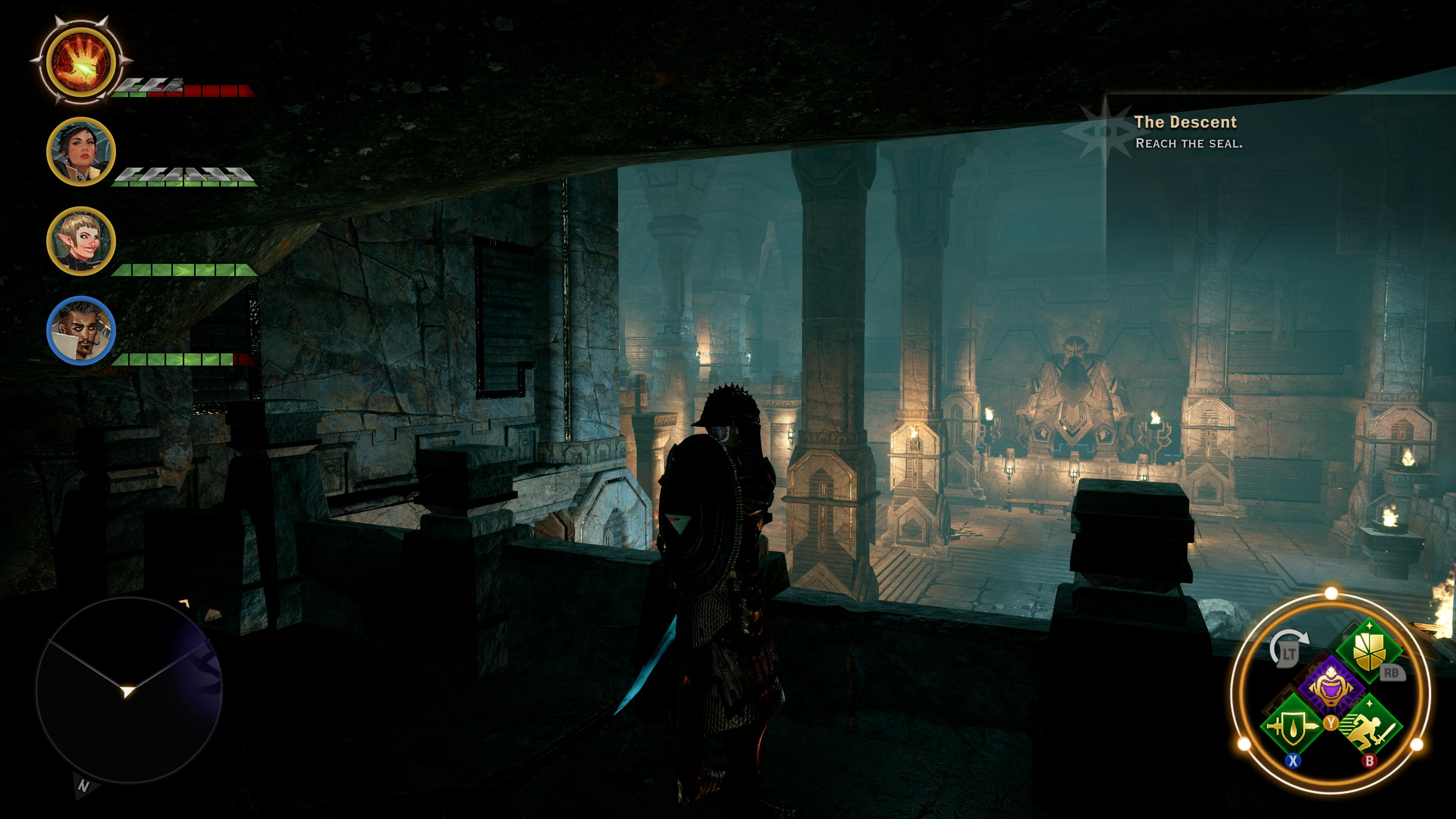Open The Descent quest tracker

pyautogui.click(x=1185, y=122)
